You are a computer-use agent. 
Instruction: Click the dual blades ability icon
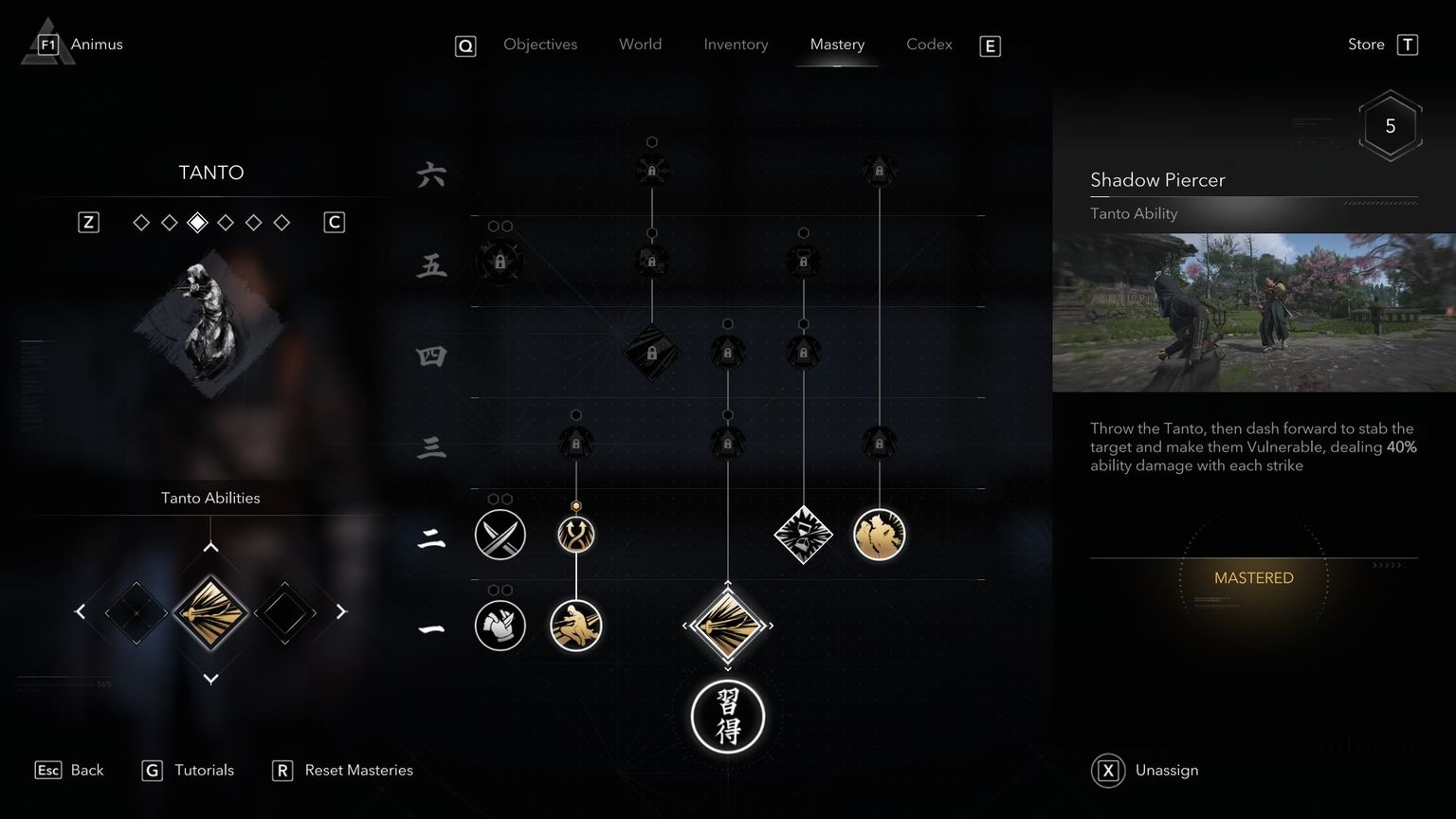click(x=500, y=535)
